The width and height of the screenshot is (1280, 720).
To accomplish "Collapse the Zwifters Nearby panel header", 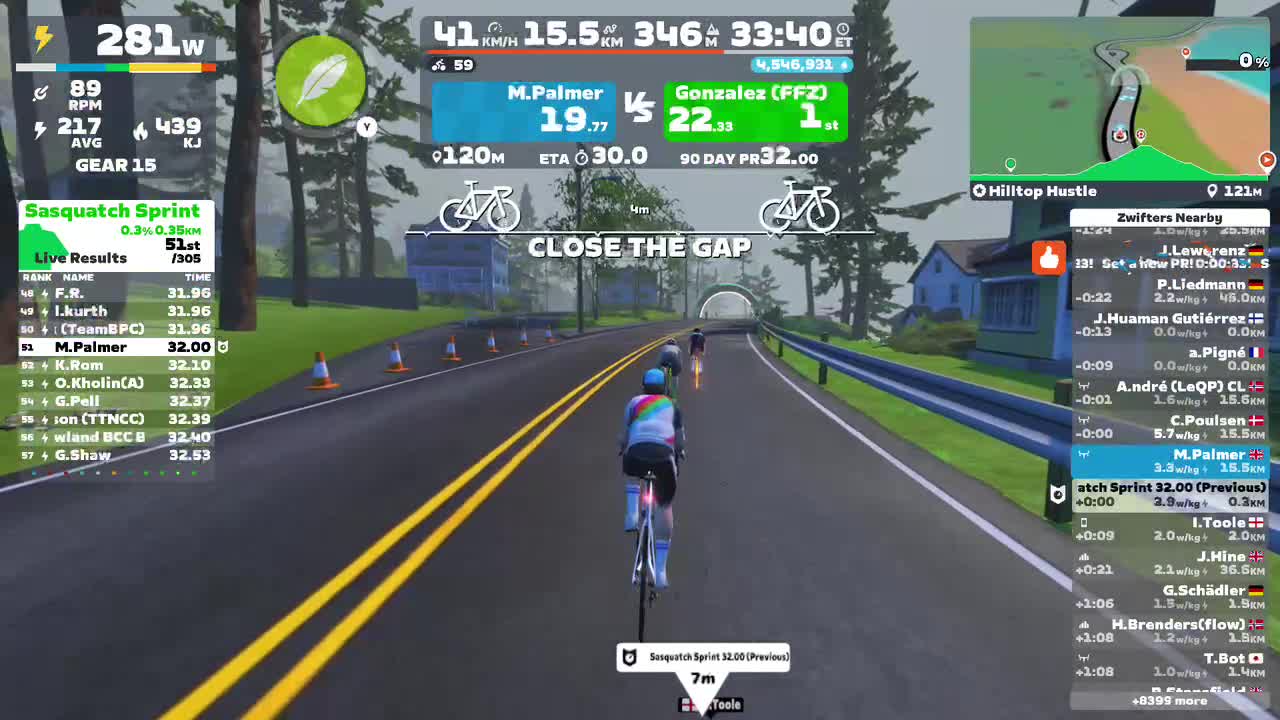I will point(1170,217).
